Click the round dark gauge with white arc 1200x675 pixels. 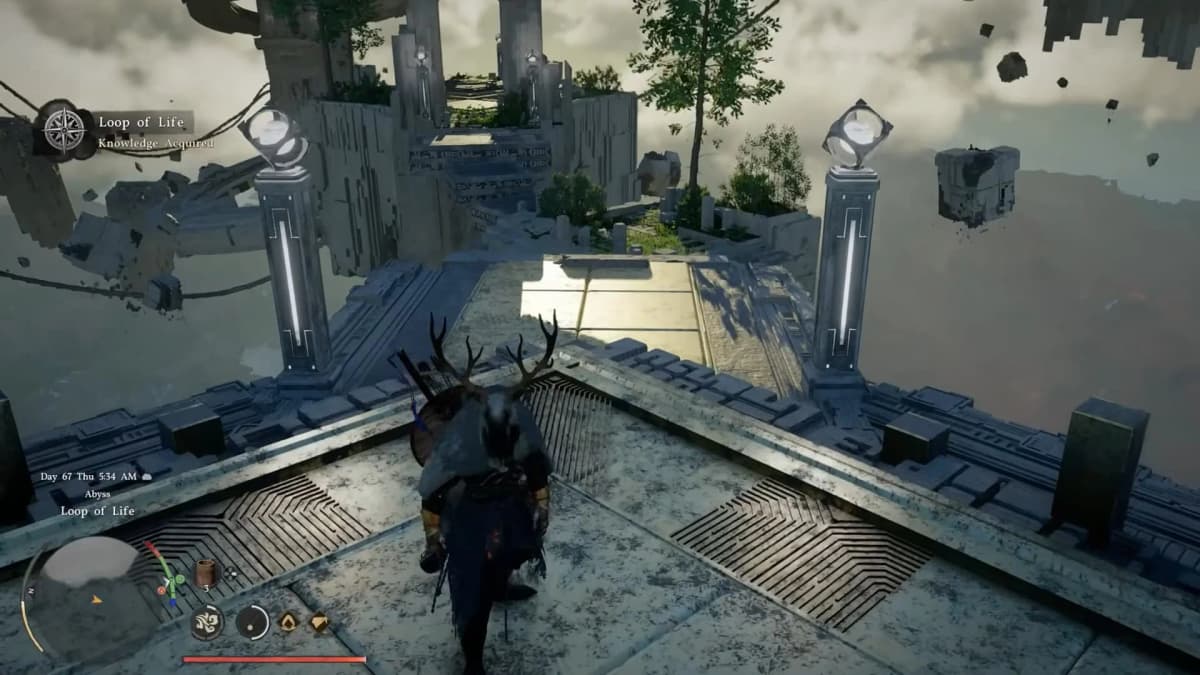click(253, 622)
